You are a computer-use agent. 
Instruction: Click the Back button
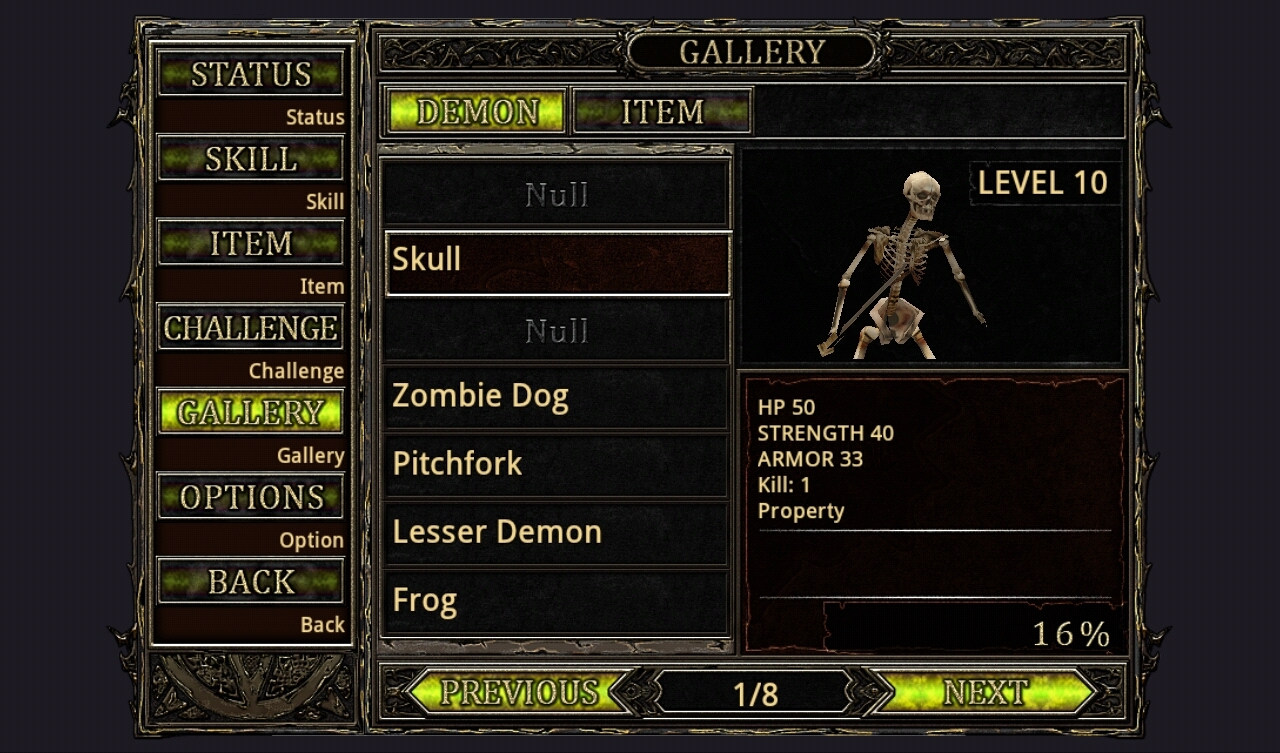coord(250,581)
